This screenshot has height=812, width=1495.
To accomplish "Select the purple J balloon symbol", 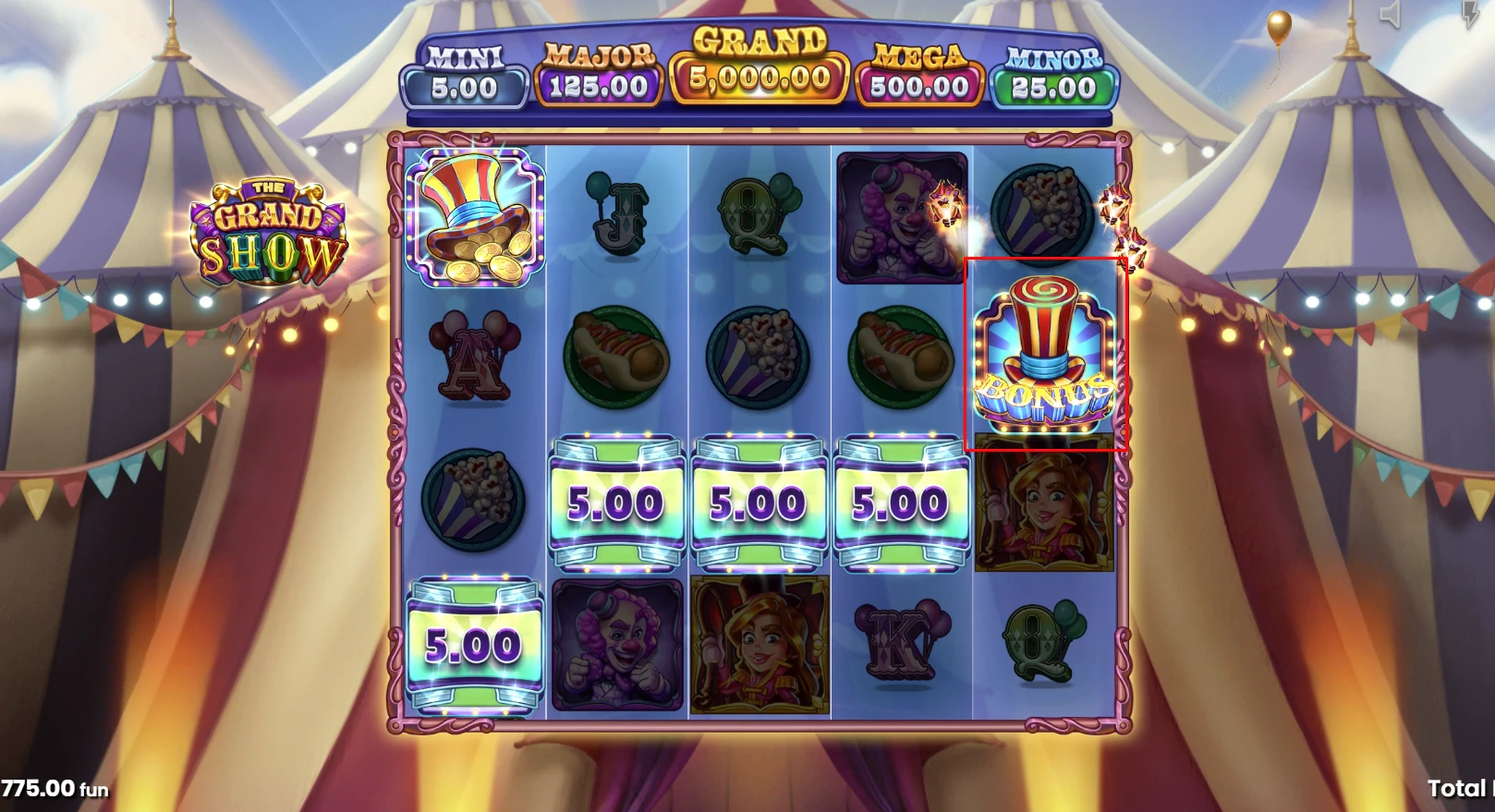I will [x=615, y=214].
